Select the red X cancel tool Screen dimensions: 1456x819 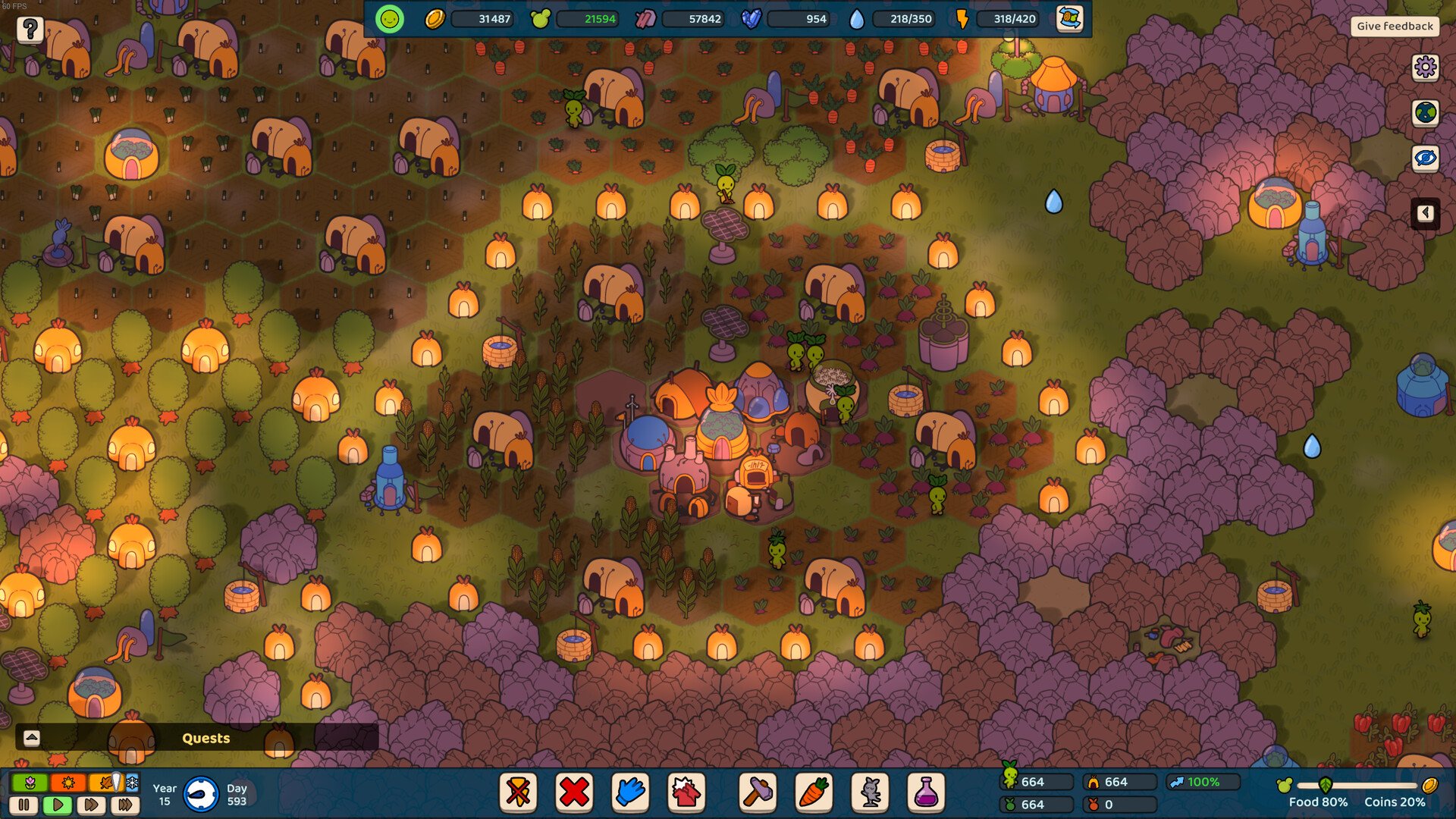click(x=574, y=792)
